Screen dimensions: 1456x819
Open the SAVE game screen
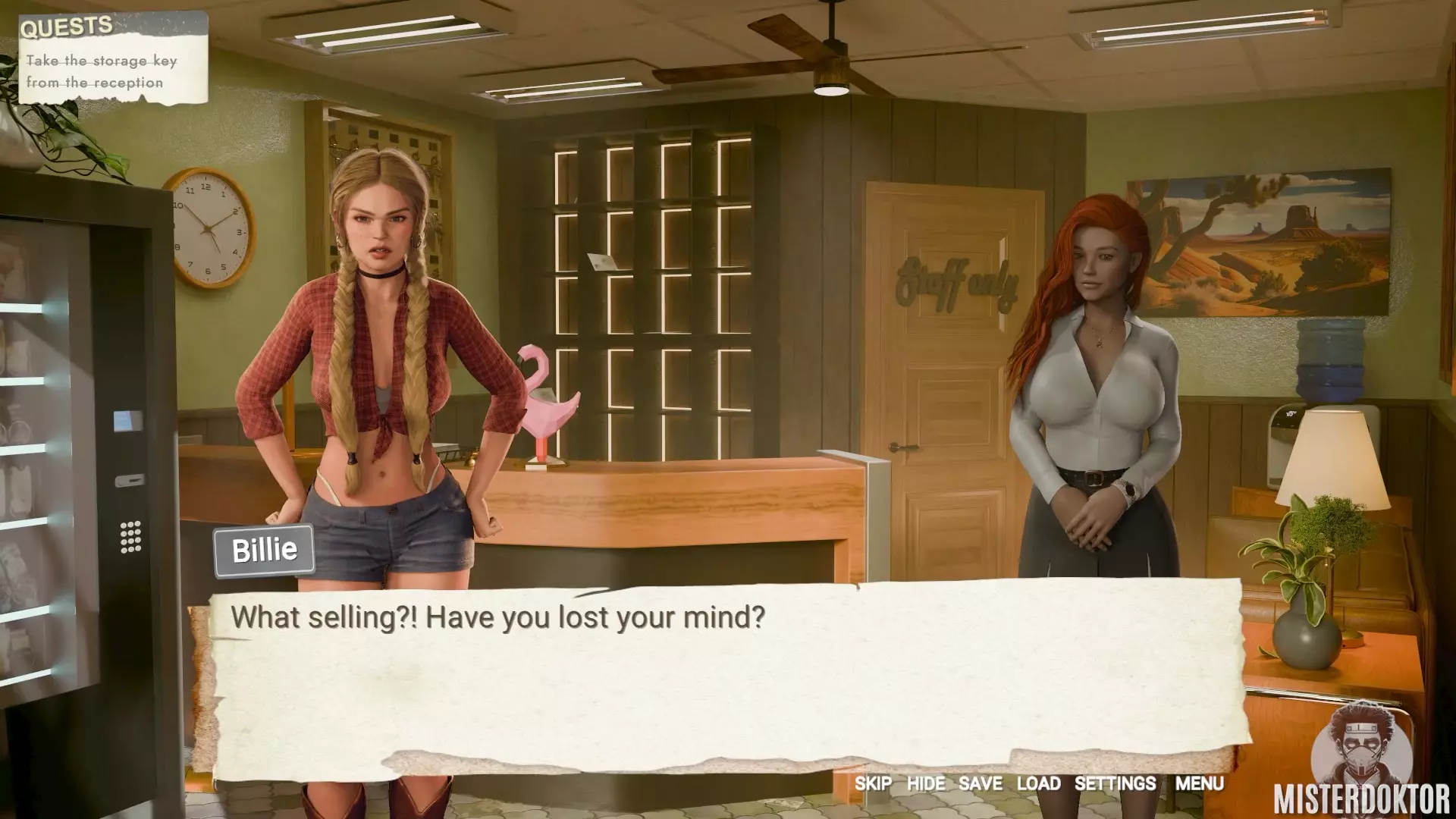coord(980,783)
